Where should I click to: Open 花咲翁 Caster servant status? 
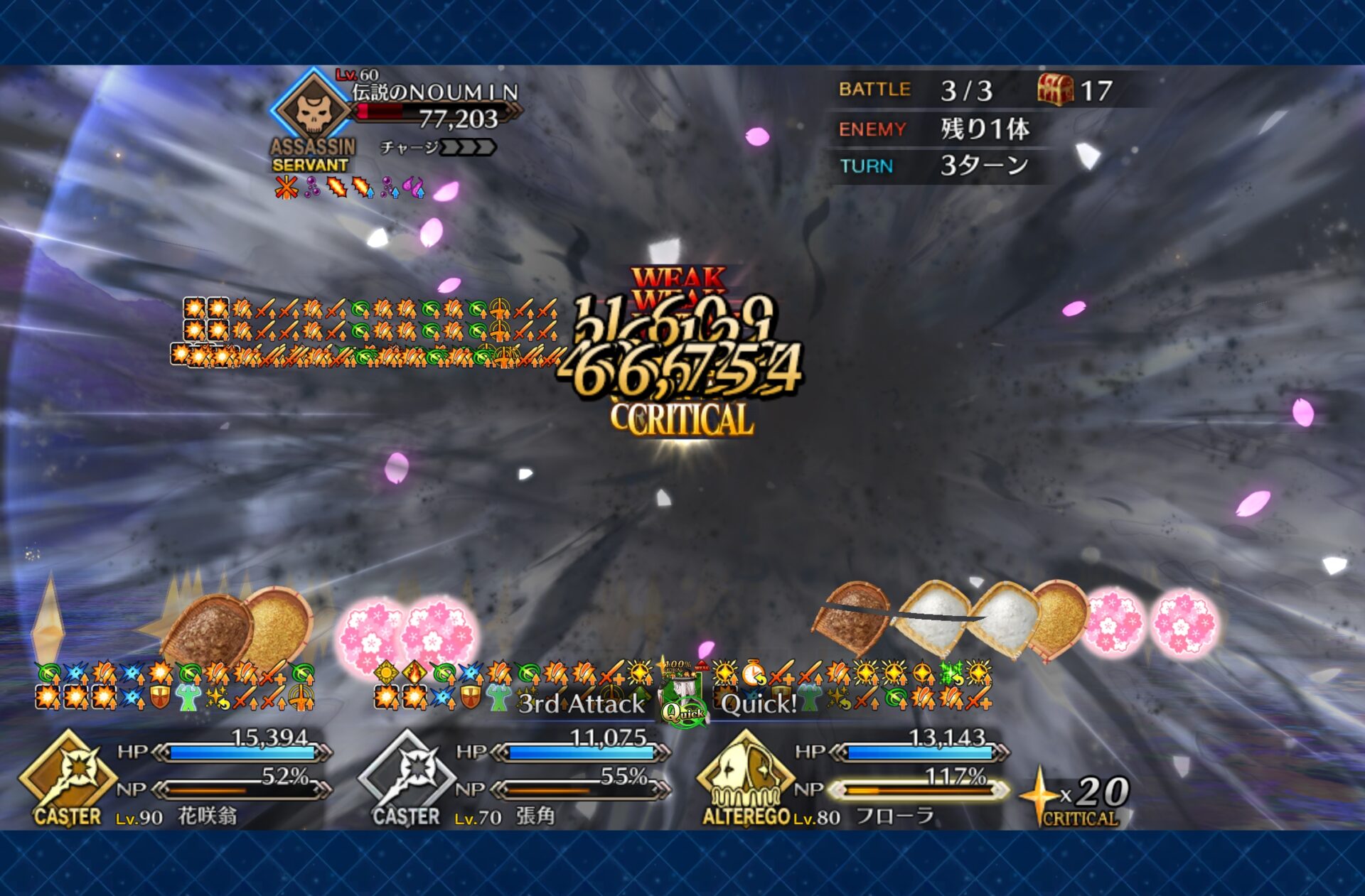[x=68, y=775]
